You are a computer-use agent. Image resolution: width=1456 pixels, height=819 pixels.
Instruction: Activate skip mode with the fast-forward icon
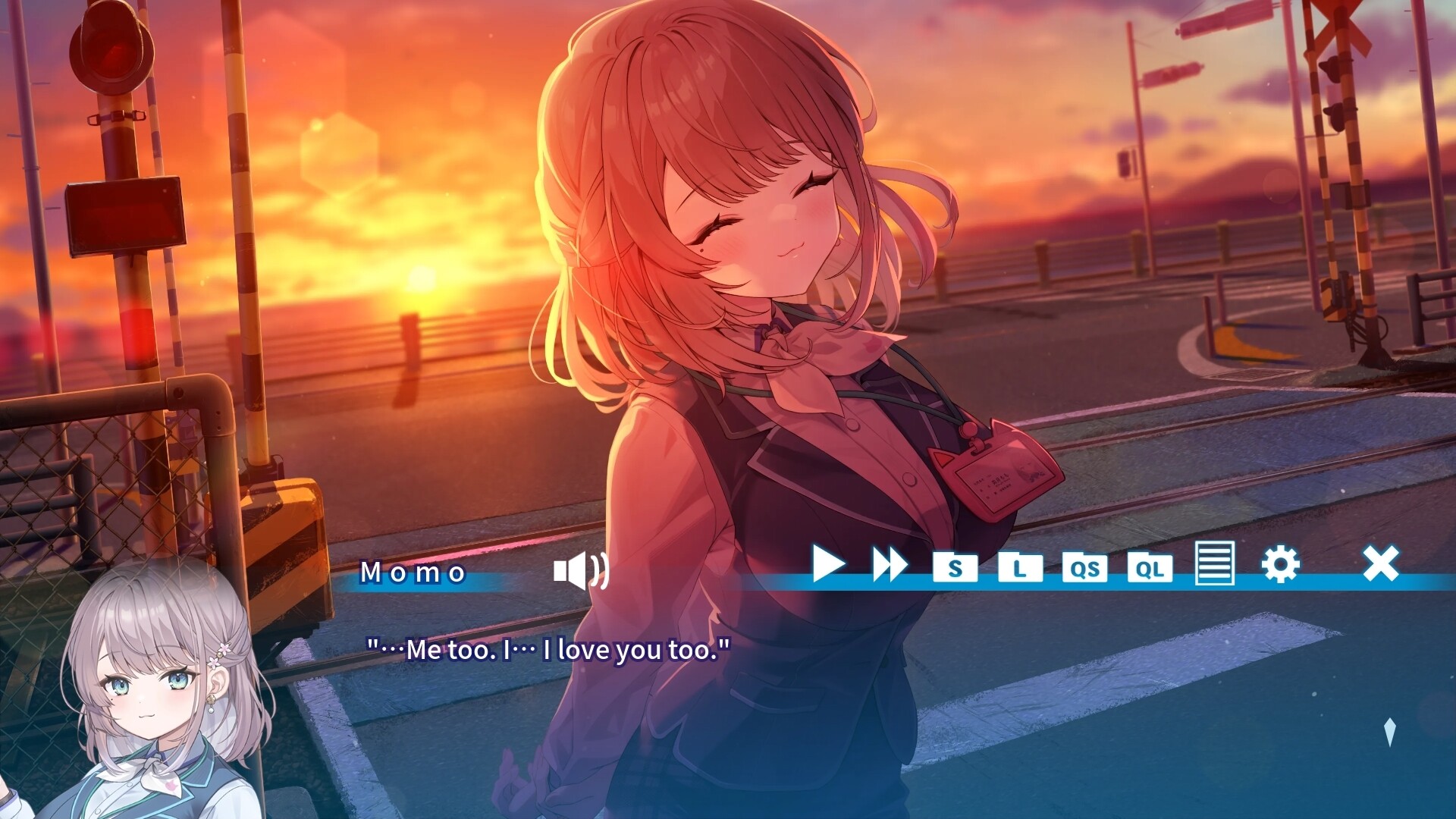tap(890, 565)
